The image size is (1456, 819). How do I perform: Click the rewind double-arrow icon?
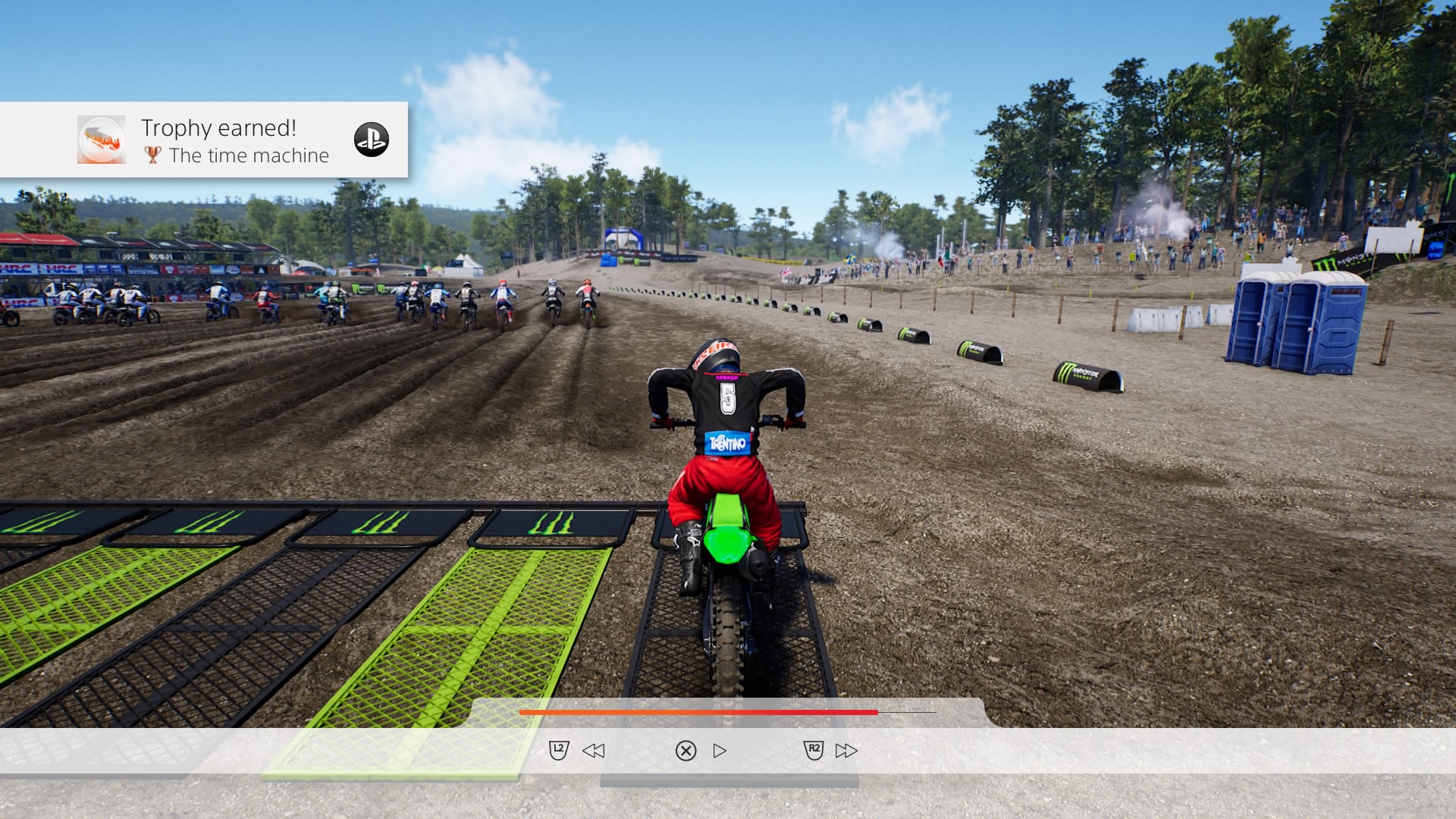click(593, 751)
